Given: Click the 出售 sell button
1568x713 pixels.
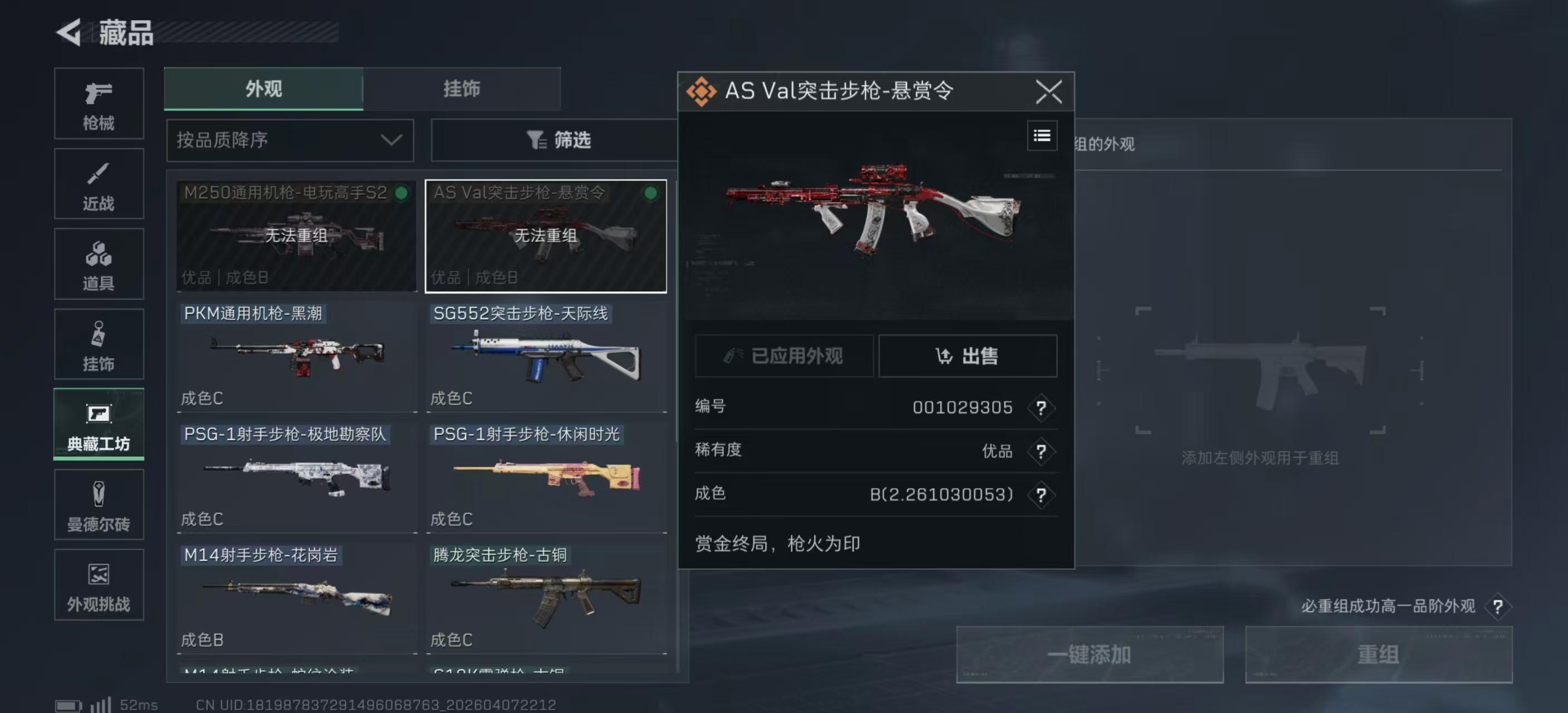Looking at the screenshot, I should (967, 356).
